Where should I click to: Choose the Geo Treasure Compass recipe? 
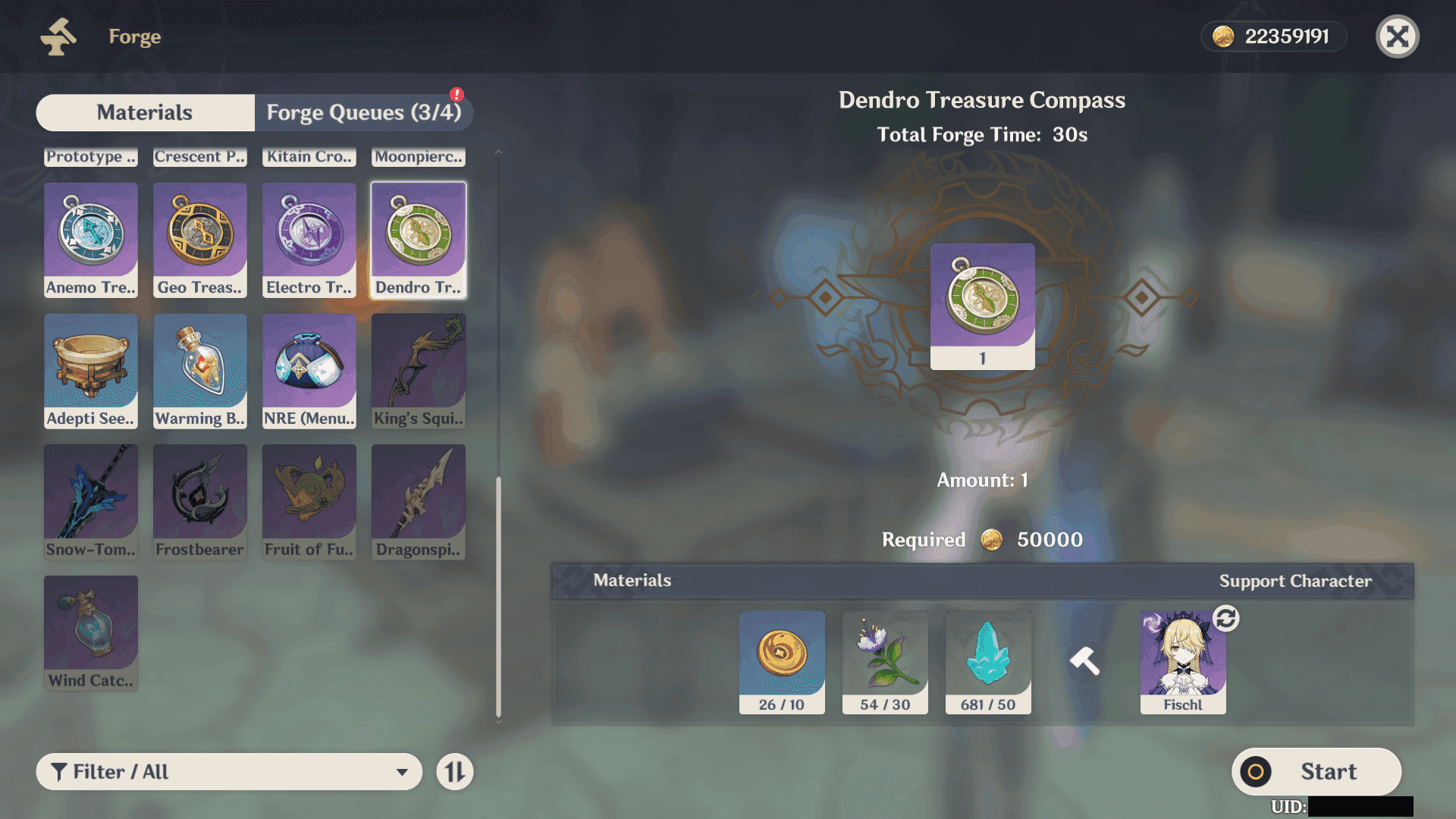pyautogui.click(x=200, y=240)
